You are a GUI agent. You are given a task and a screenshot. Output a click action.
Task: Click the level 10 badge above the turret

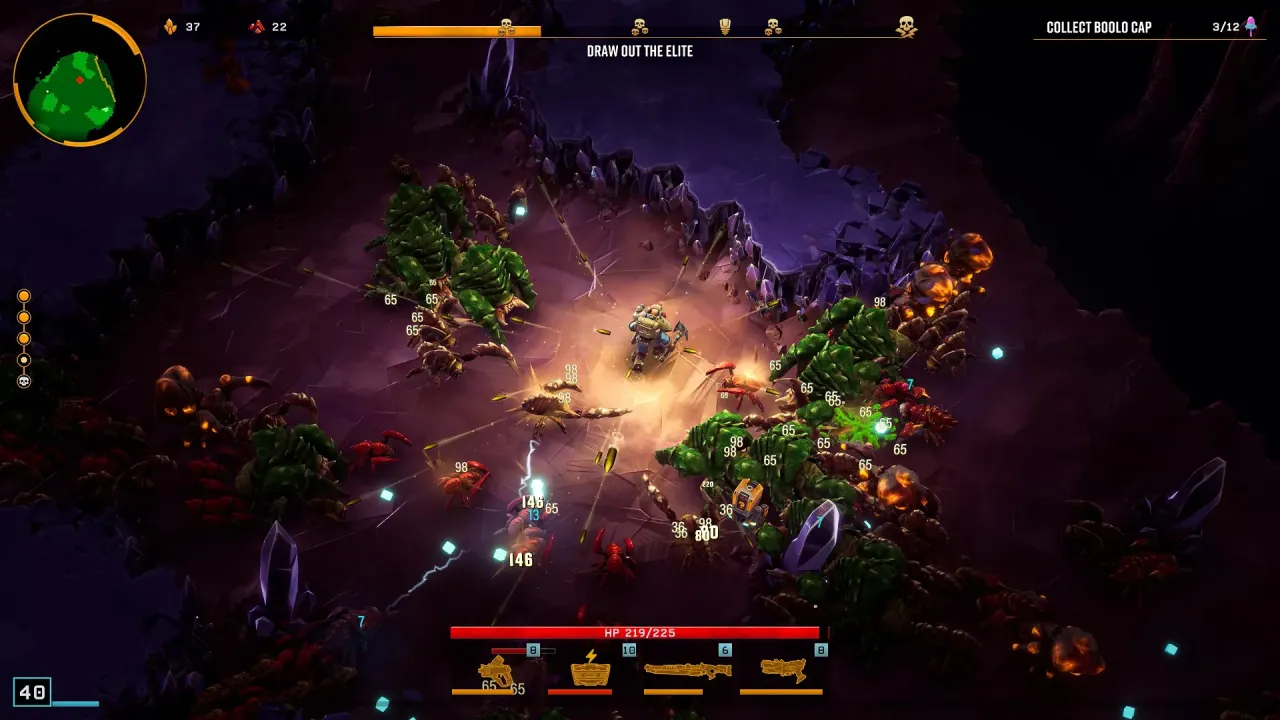pyautogui.click(x=627, y=649)
